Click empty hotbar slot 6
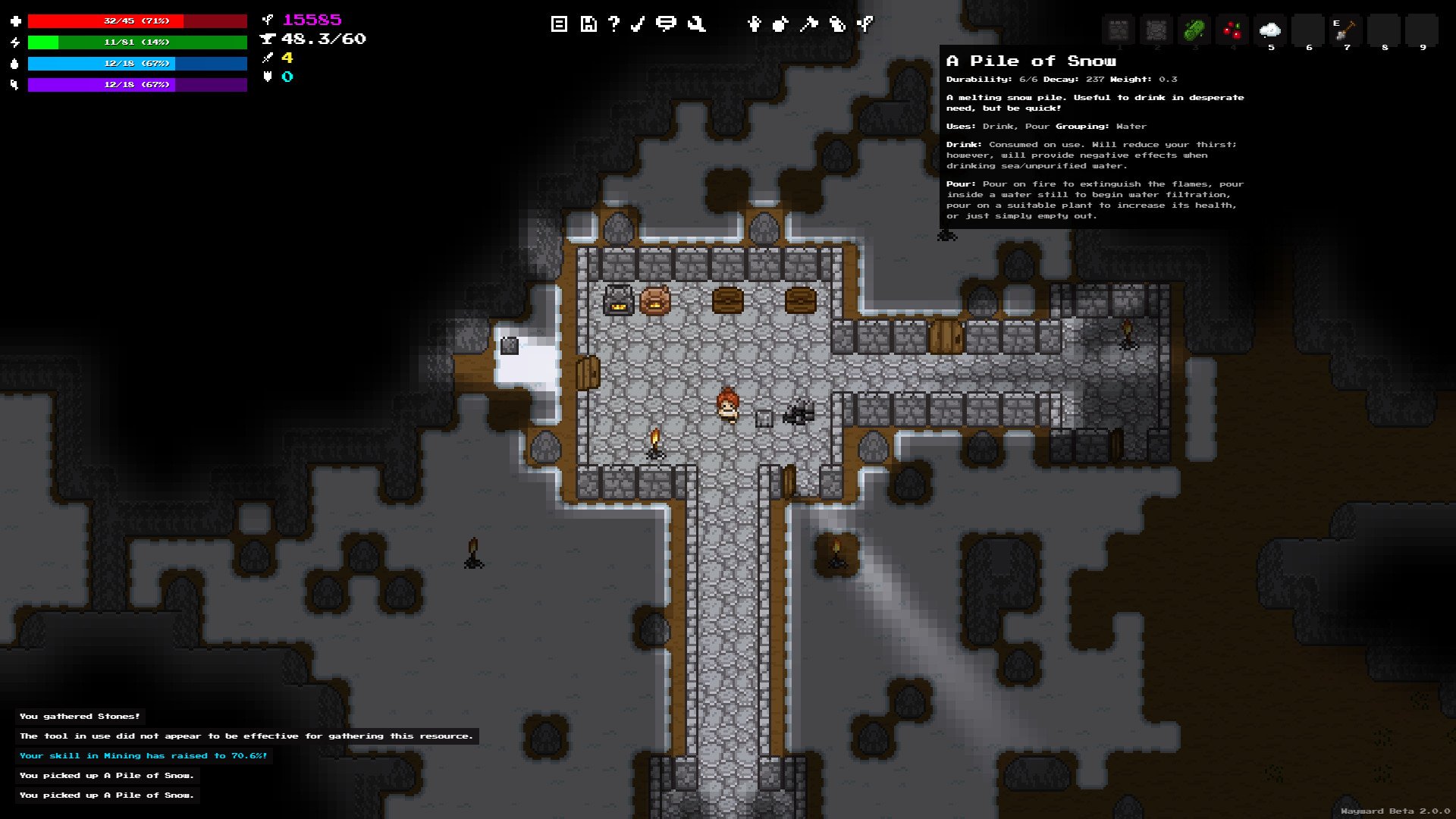Screen dimensions: 1456x819 1307,30
